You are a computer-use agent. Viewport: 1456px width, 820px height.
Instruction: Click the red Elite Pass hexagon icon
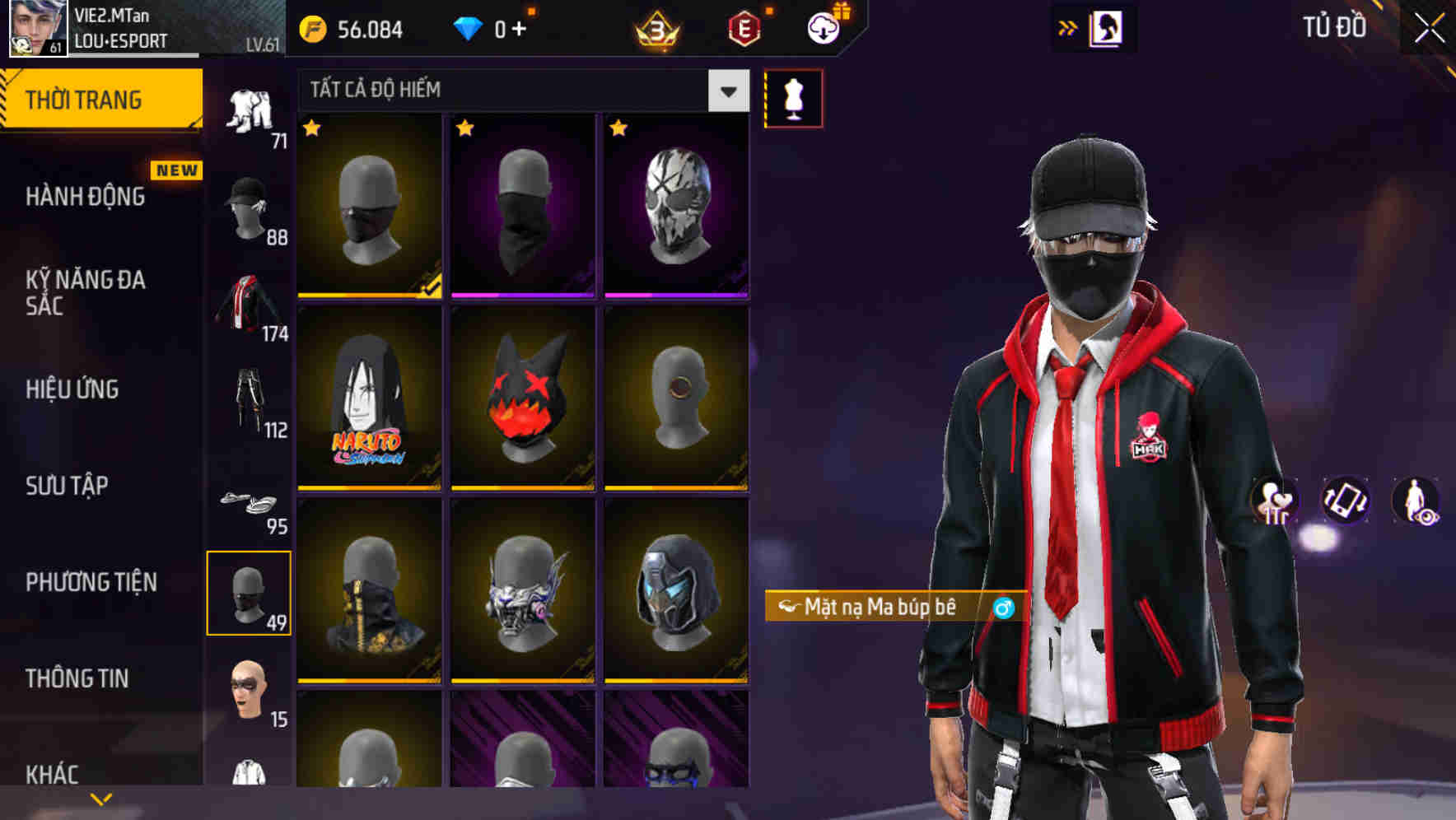pyautogui.click(x=745, y=30)
